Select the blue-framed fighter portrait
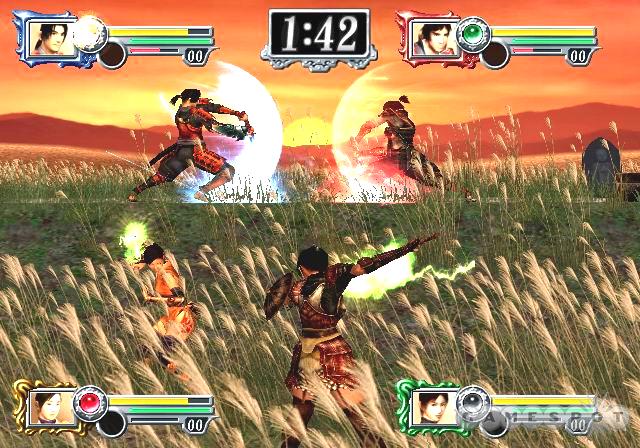640x448 pixels. (x=47, y=37)
